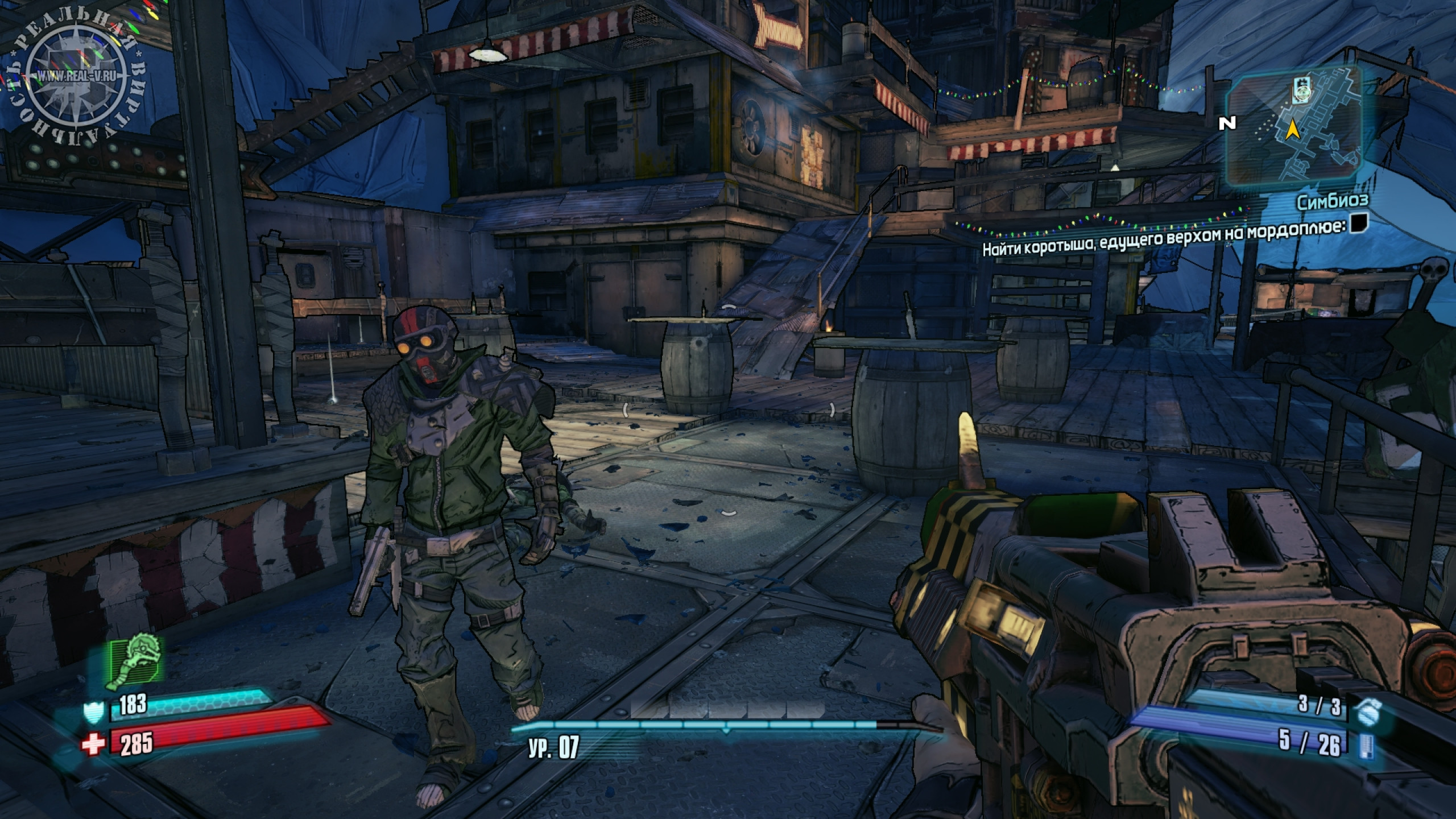Image resolution: width=1456 pixels, height=819 pixels.
Task: Click the red health cross icon
Action: coord(93,744)
